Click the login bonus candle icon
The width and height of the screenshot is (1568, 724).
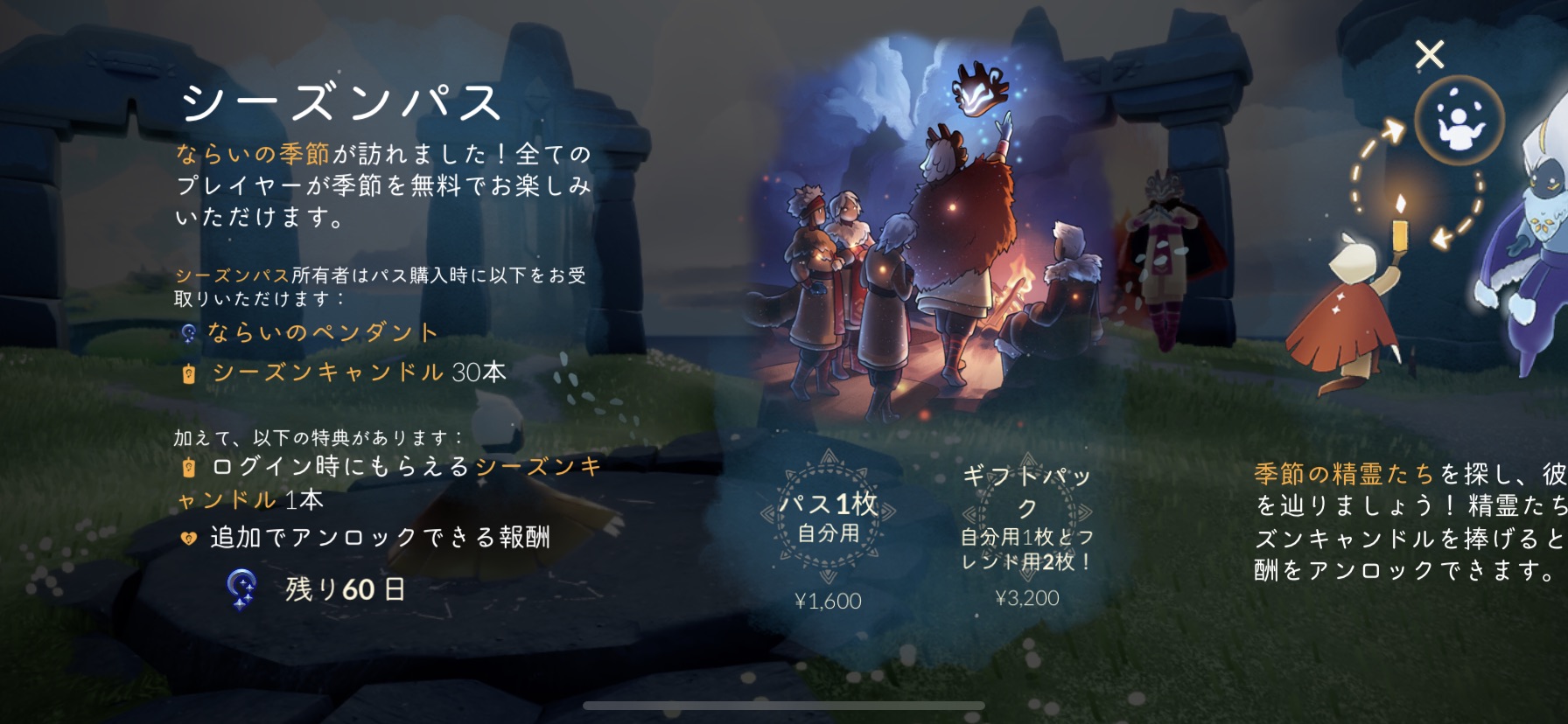[x=189, y=470]
